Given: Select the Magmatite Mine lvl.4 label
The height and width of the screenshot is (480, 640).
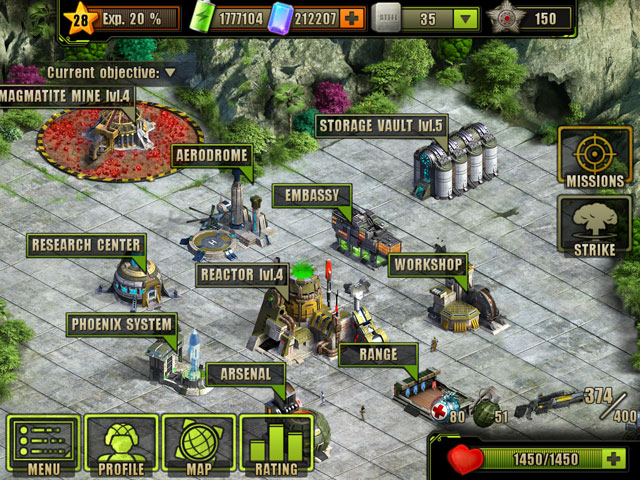Looking at the screenshot, I should coord(66,96).
